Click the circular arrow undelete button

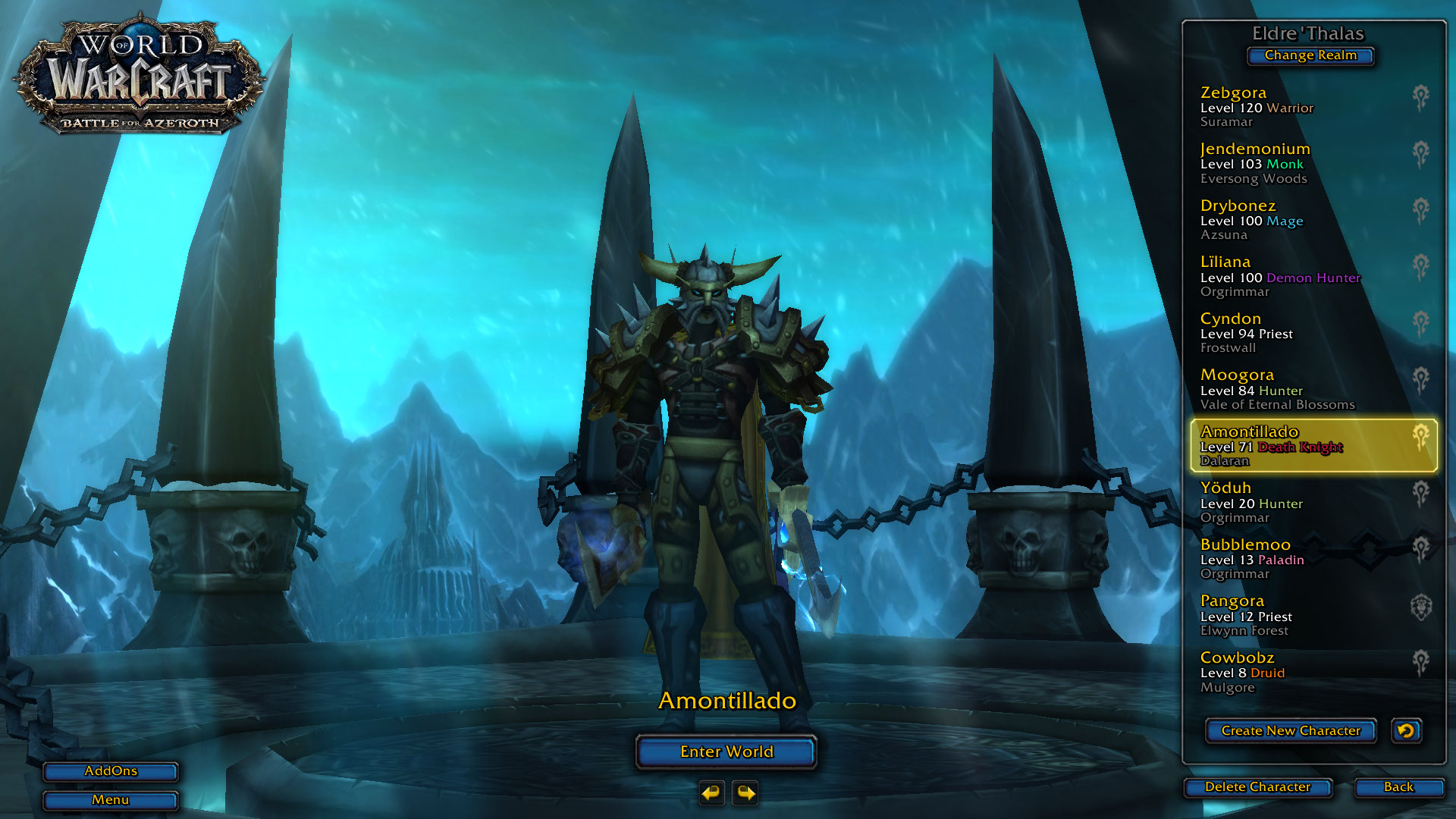coord(1406,731)
